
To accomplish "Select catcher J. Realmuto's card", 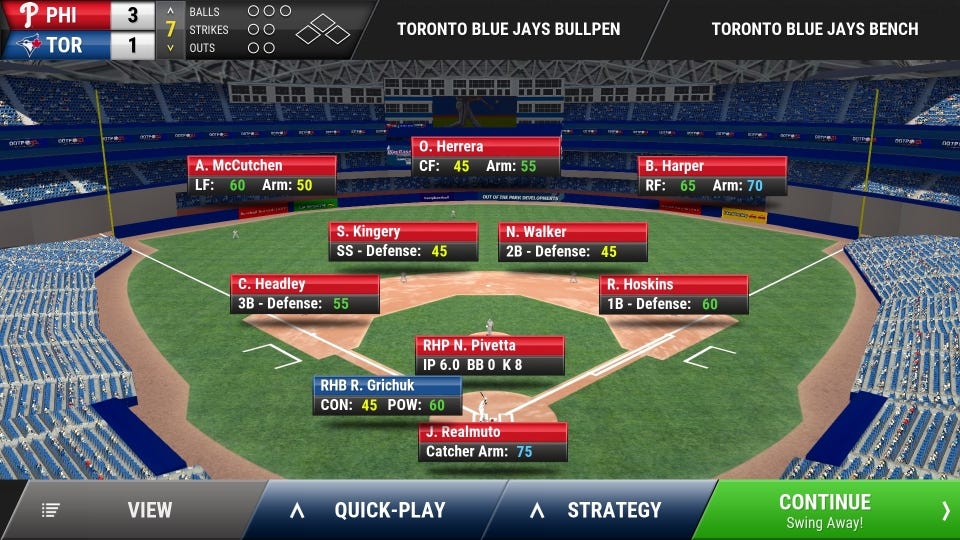I will (493, 442).
